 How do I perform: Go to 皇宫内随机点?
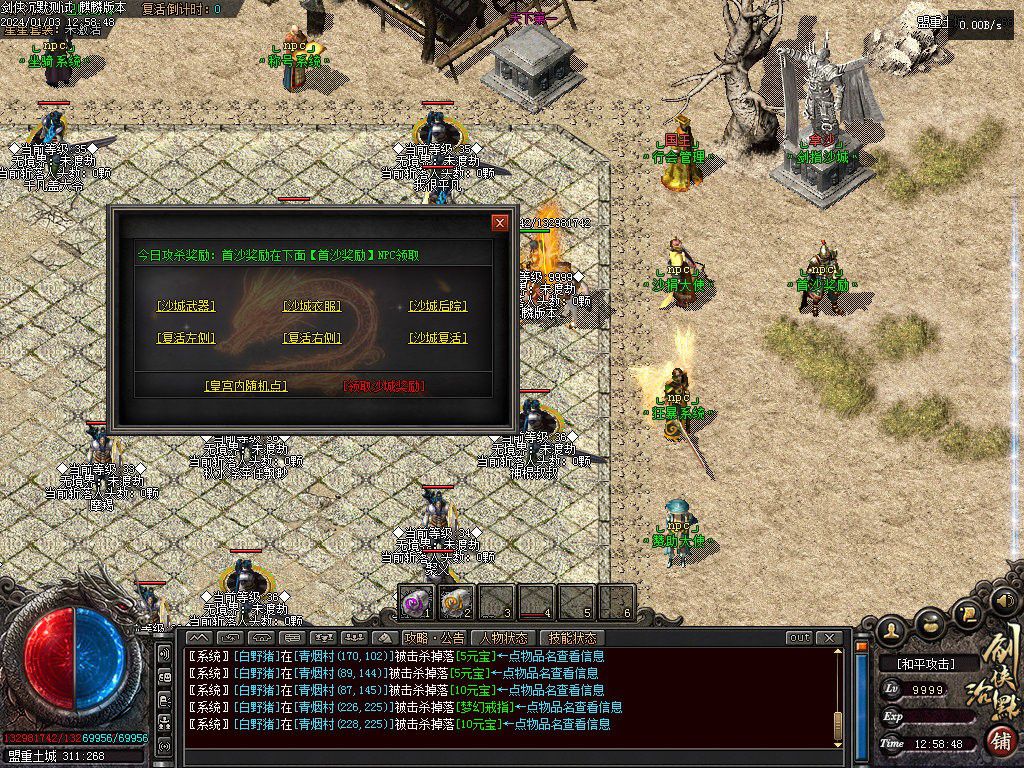[245, 385]
